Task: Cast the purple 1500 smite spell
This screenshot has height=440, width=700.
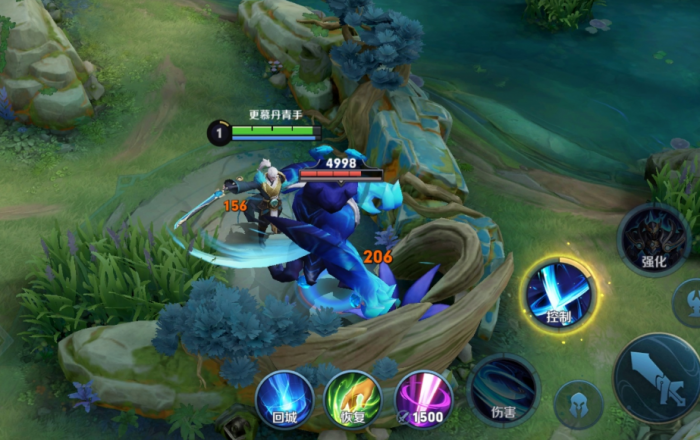Action: tap(422, 397)
